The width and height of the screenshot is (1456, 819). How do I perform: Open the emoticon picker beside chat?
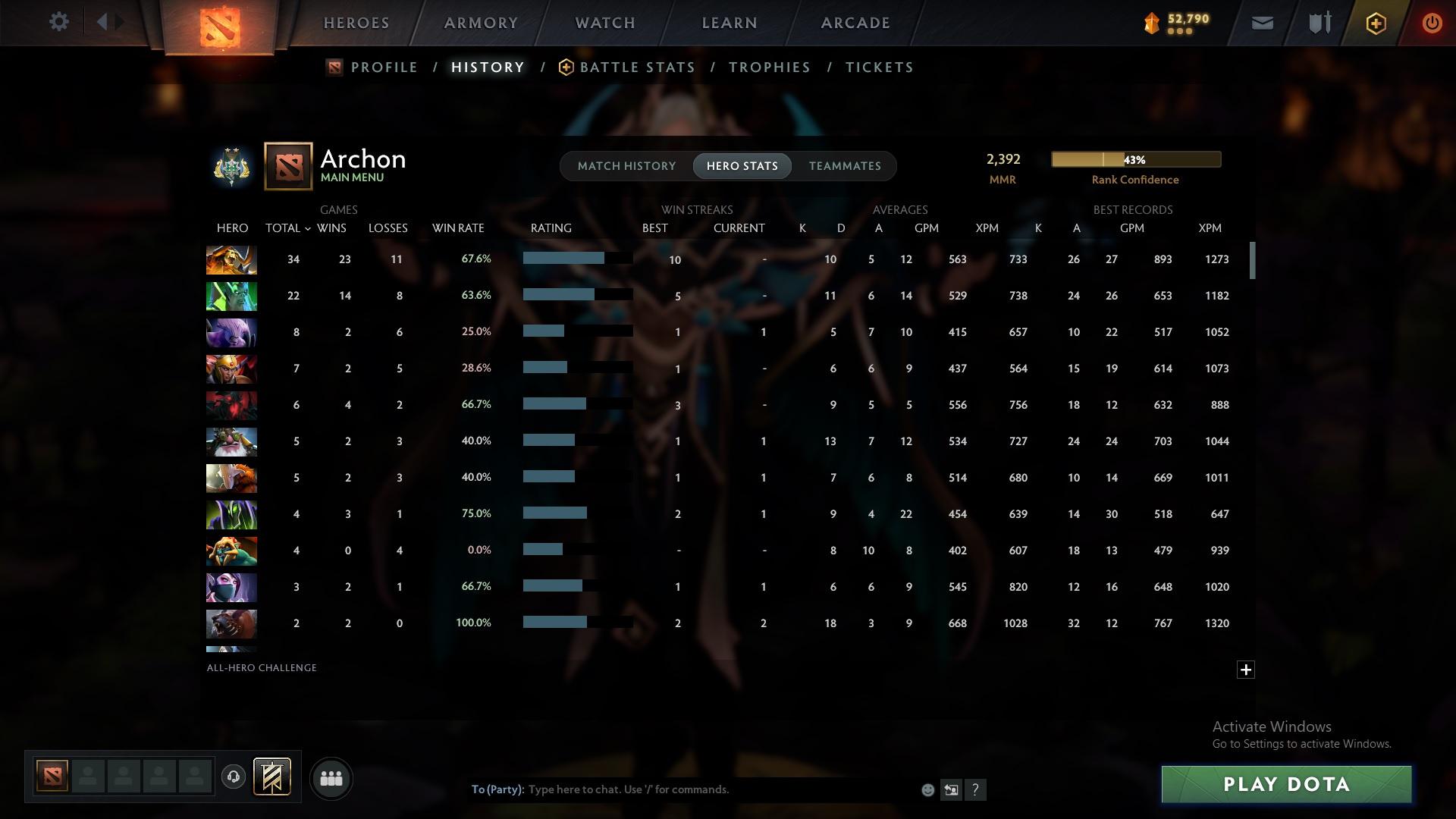tap(927, 789)
